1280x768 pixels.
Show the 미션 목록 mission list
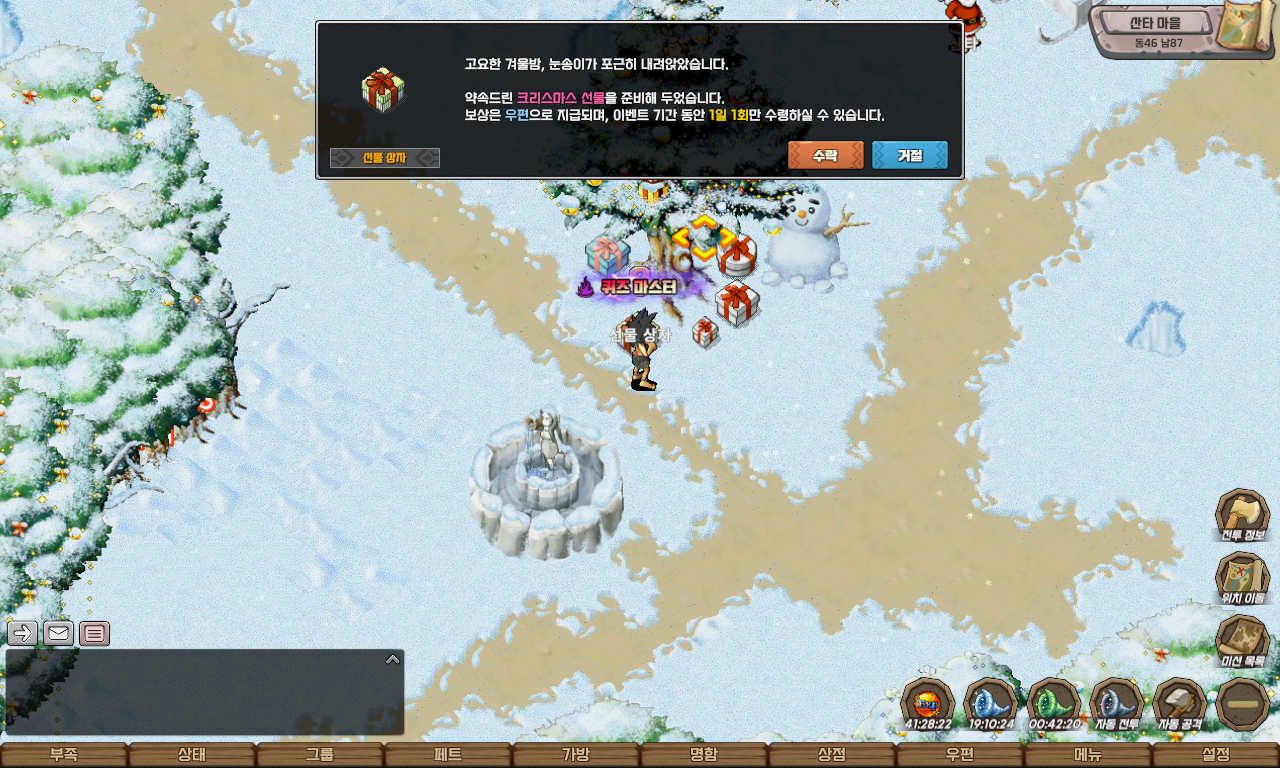pyautogui.click(x=1242, y=641)
